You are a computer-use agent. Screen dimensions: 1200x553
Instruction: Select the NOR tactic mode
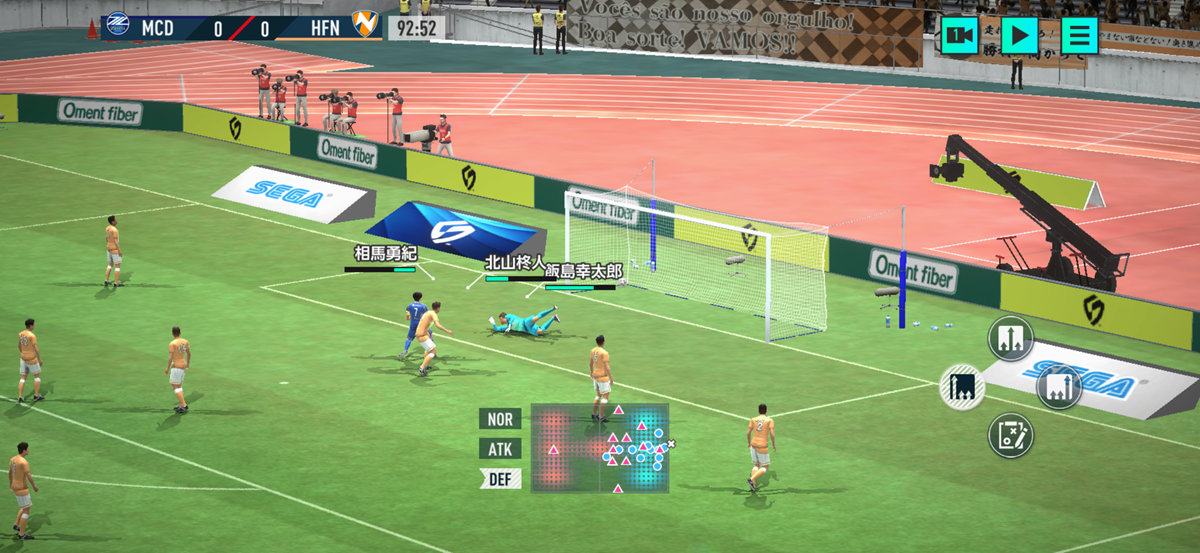(500, 419)
